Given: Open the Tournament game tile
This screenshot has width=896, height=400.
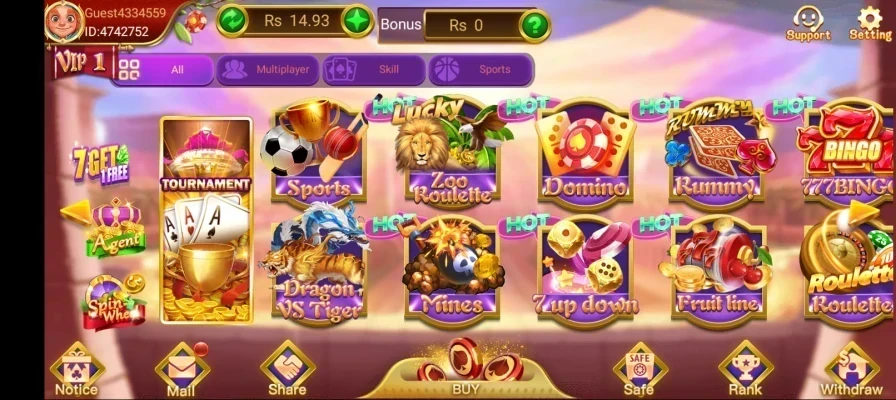Looking at the screenshot, I should [206, 220].
